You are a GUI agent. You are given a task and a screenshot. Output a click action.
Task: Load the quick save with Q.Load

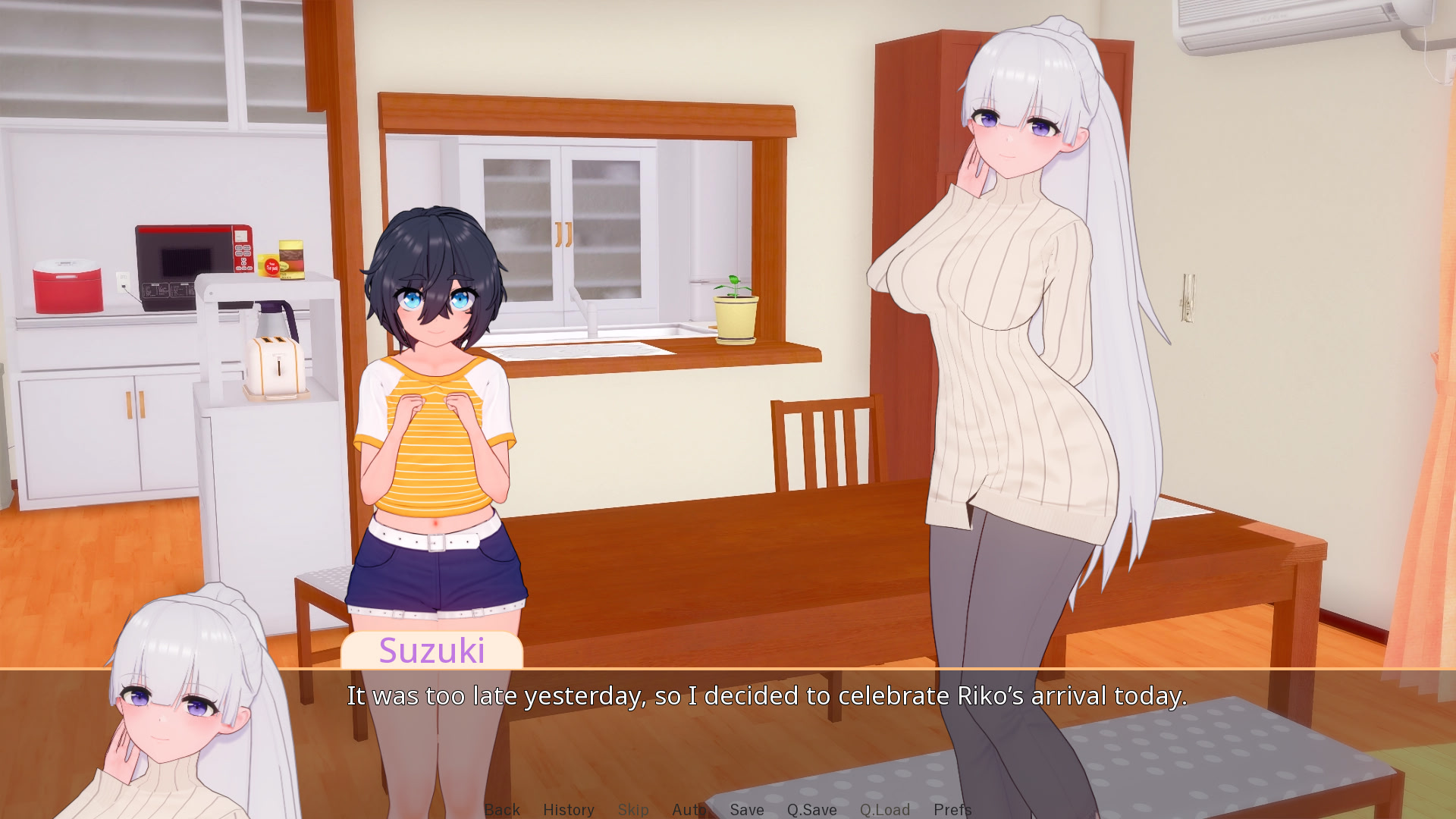point(884,809)
